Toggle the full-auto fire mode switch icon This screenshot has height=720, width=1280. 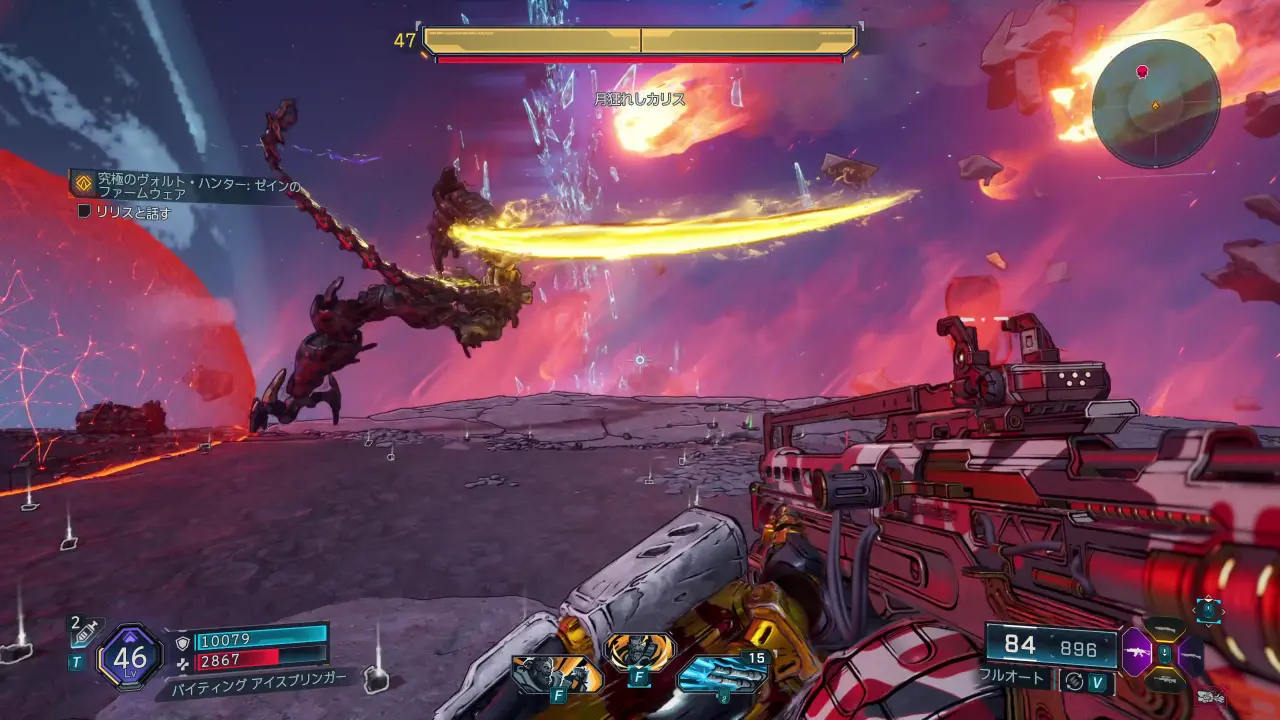coord(1074,680)
